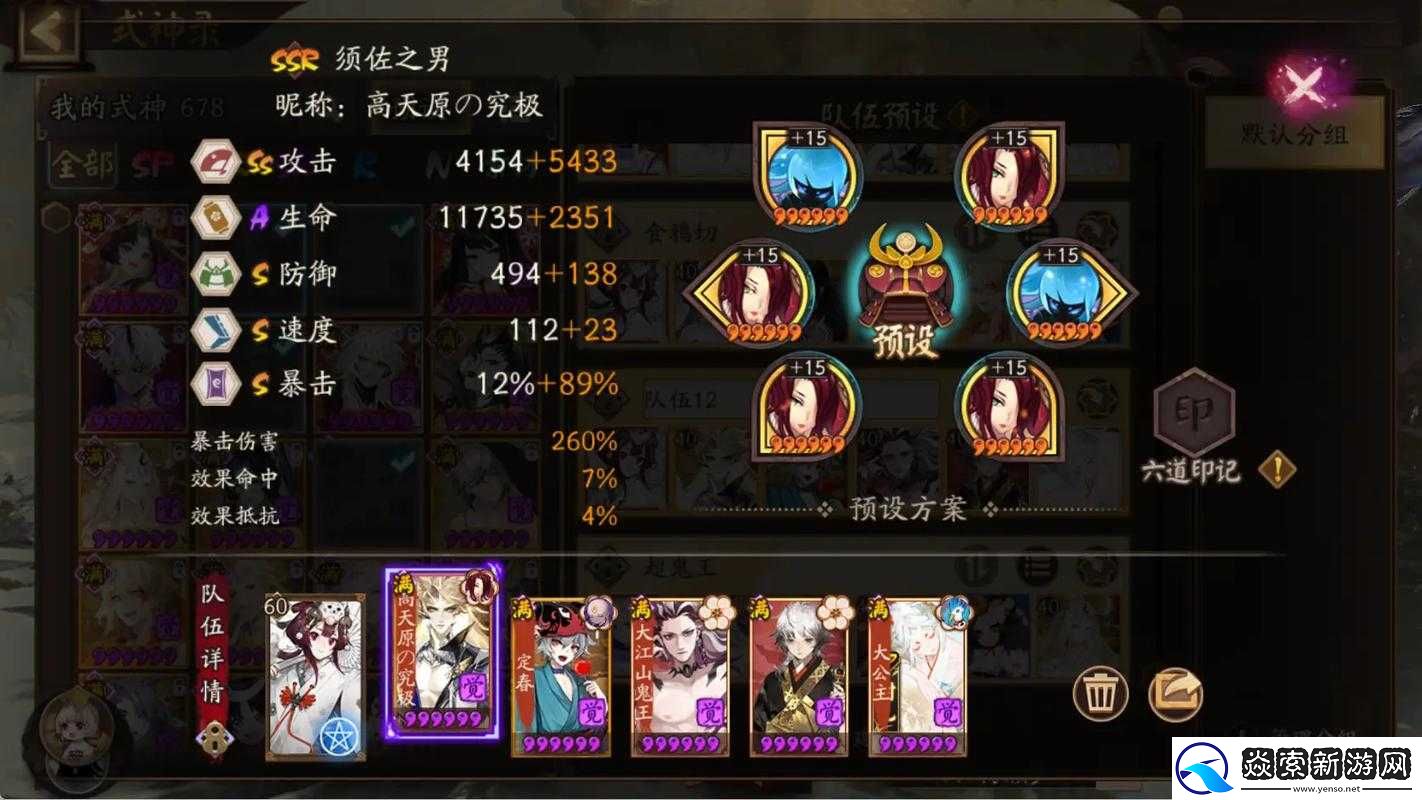This screenshot has width=1422, height=800.
Task: Click the 生命 health stat icon
Action: click(x=213, y=218)
